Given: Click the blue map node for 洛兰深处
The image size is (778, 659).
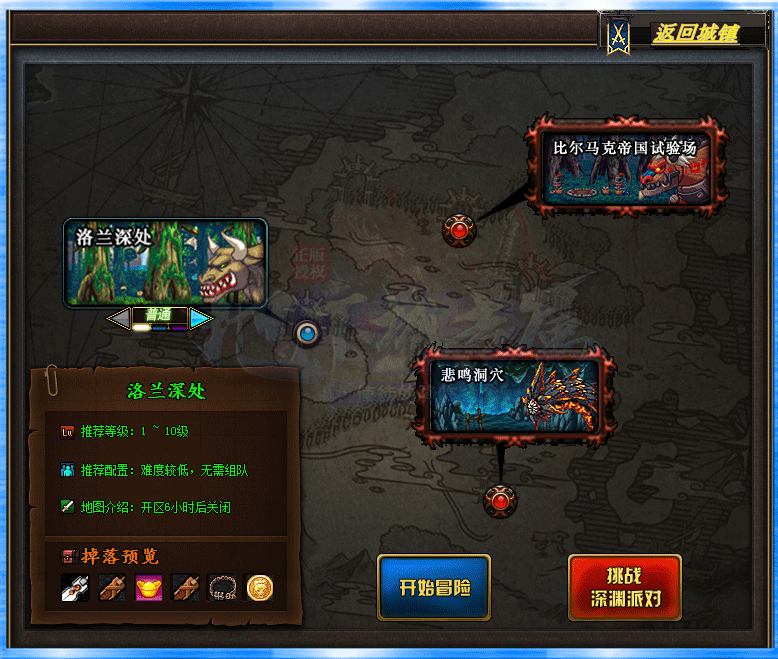Looking at the screenshot, I should 308,332.
